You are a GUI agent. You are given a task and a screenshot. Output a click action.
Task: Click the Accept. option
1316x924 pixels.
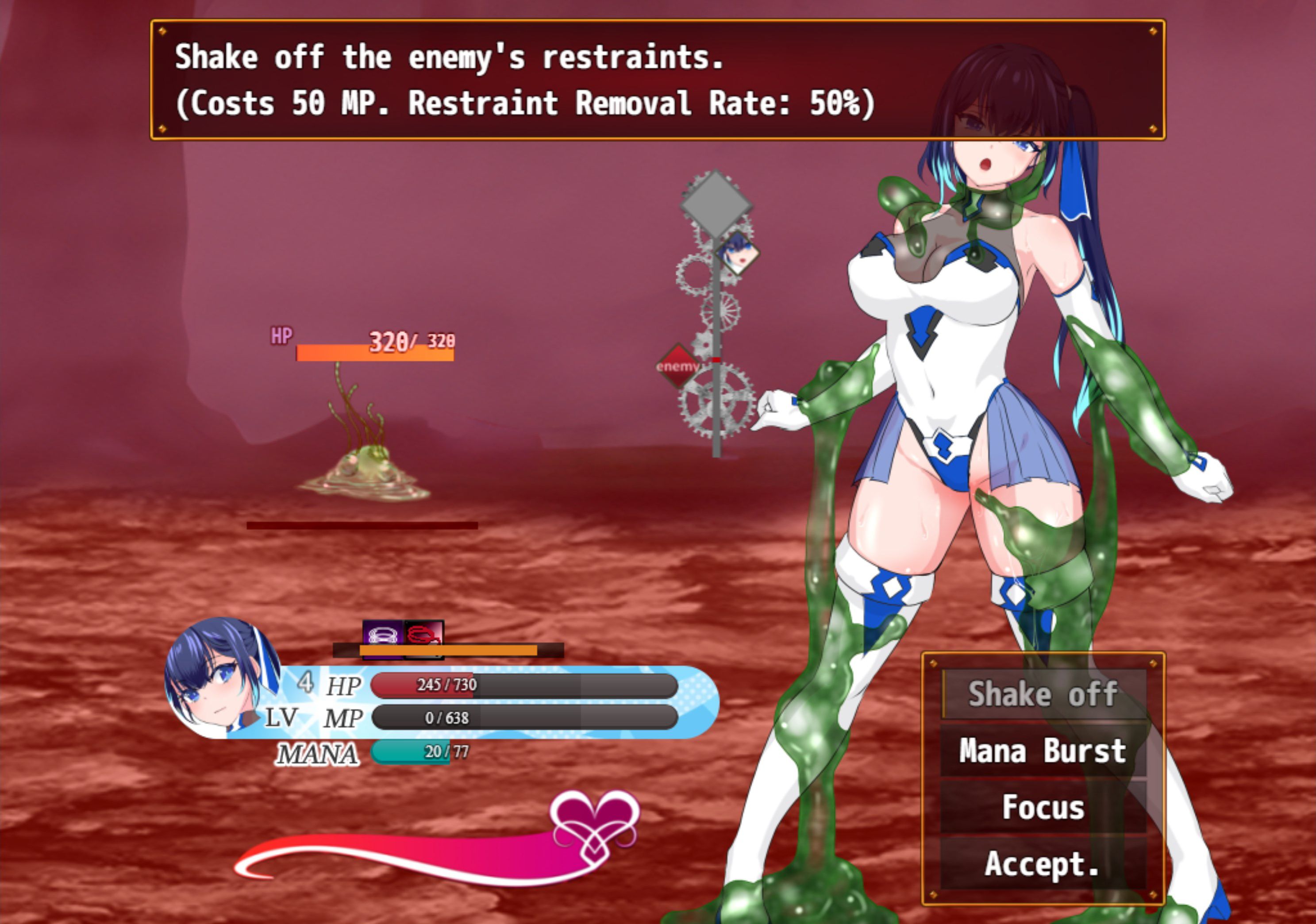click(1043, 863)
